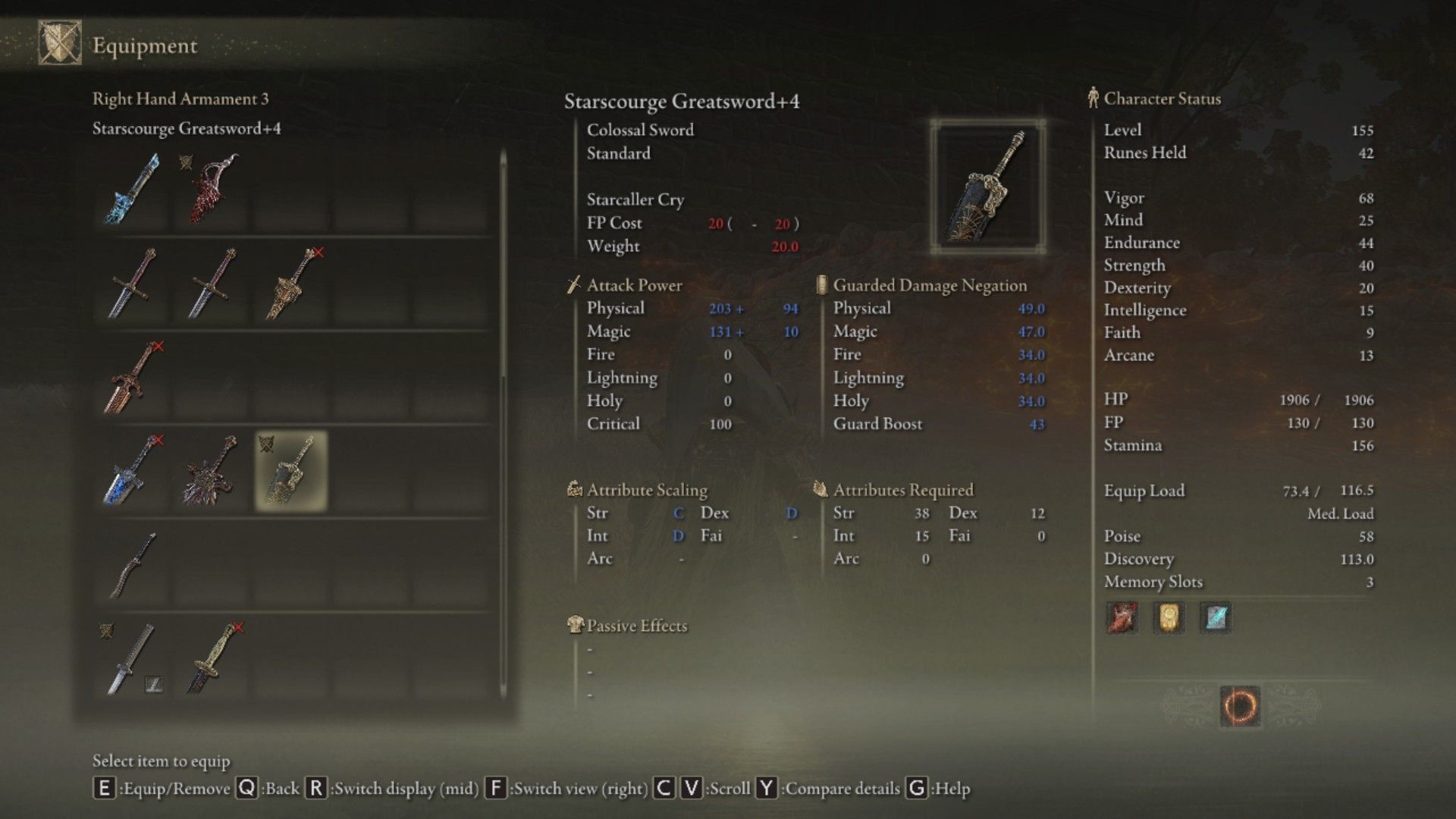
Task: Click the icon beside Attribute Scaling
Action: (x=574, y=490)
